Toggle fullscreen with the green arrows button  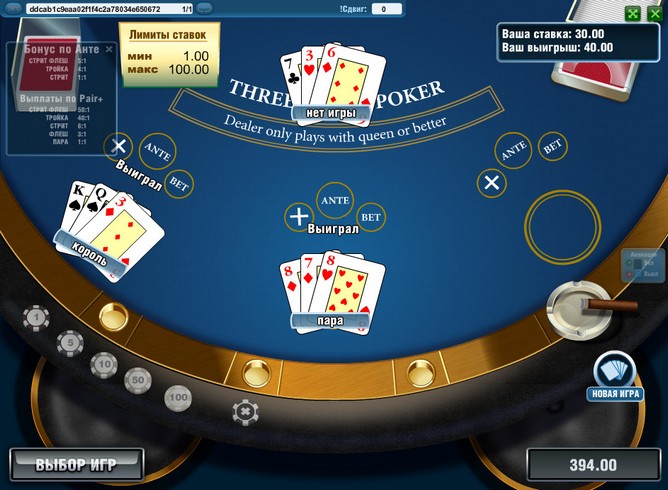point(633,13)
